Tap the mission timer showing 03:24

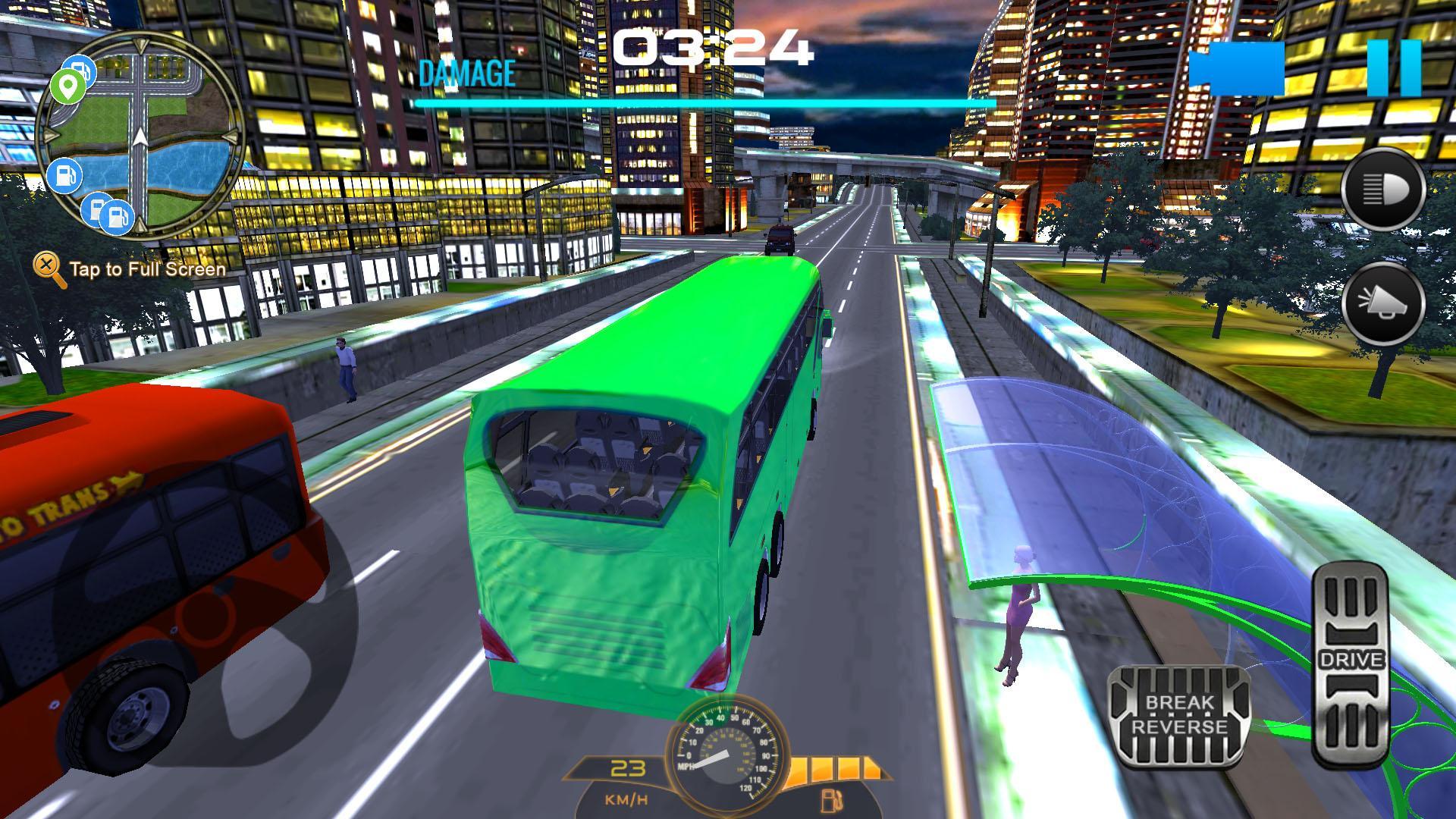pos(713,47)
